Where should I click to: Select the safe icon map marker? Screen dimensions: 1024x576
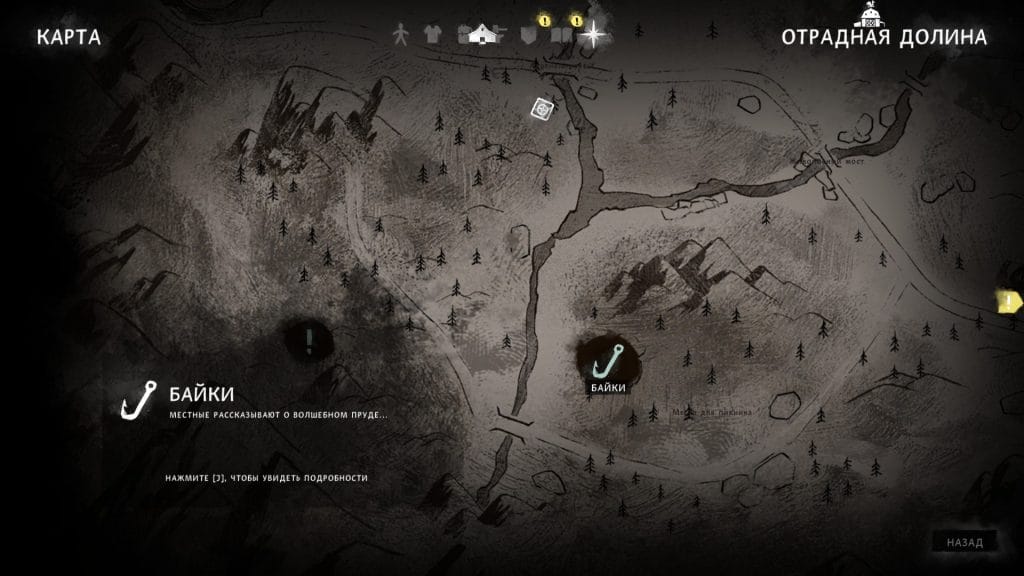point(543,107)
